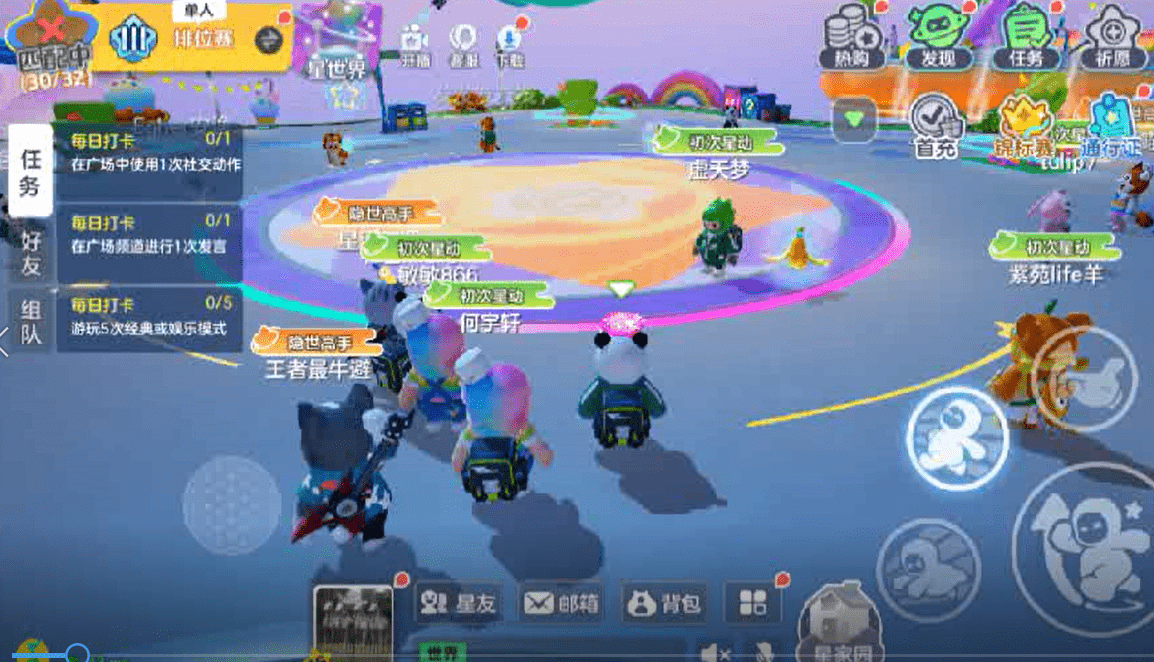Screen dimensions: 1154x662
Task: Open the 背包 backpack
Action: coord(664,602)
